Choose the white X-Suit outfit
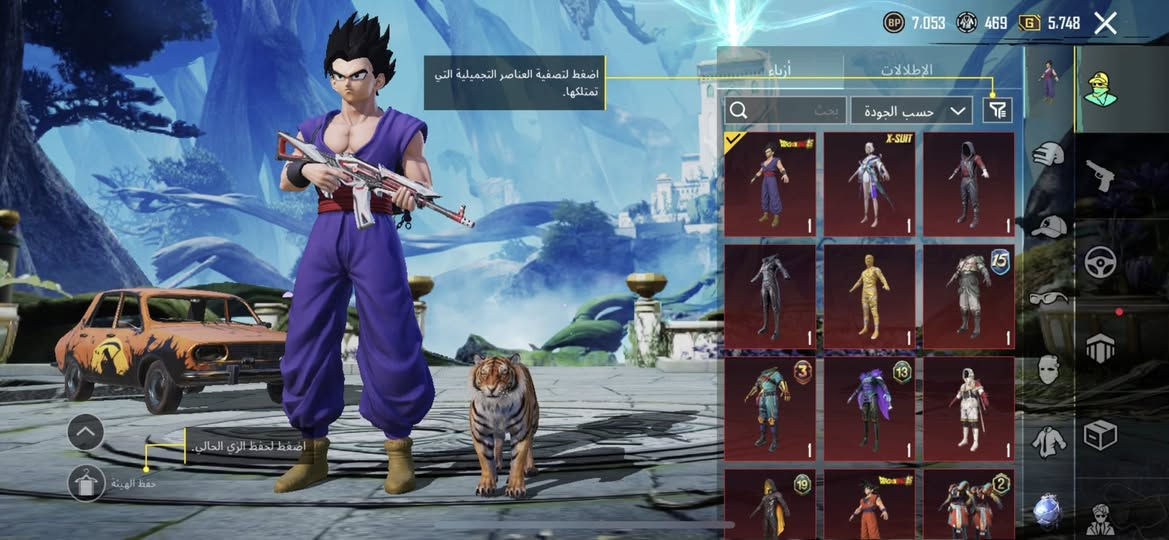1169x540 pixels. (x=869, y=185)
